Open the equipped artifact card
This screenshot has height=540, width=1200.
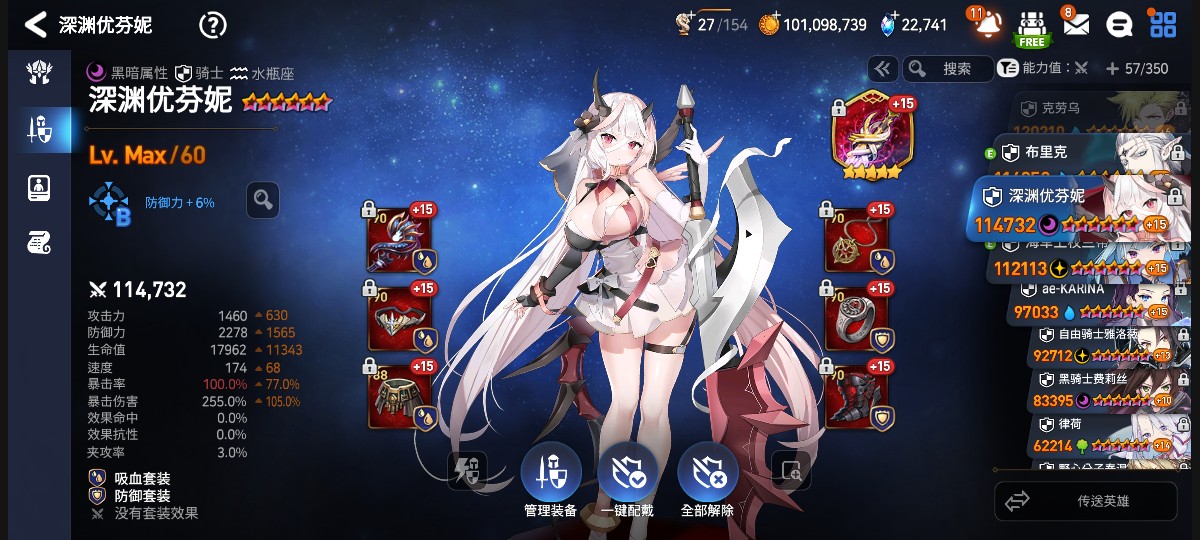tap(867, 136)
